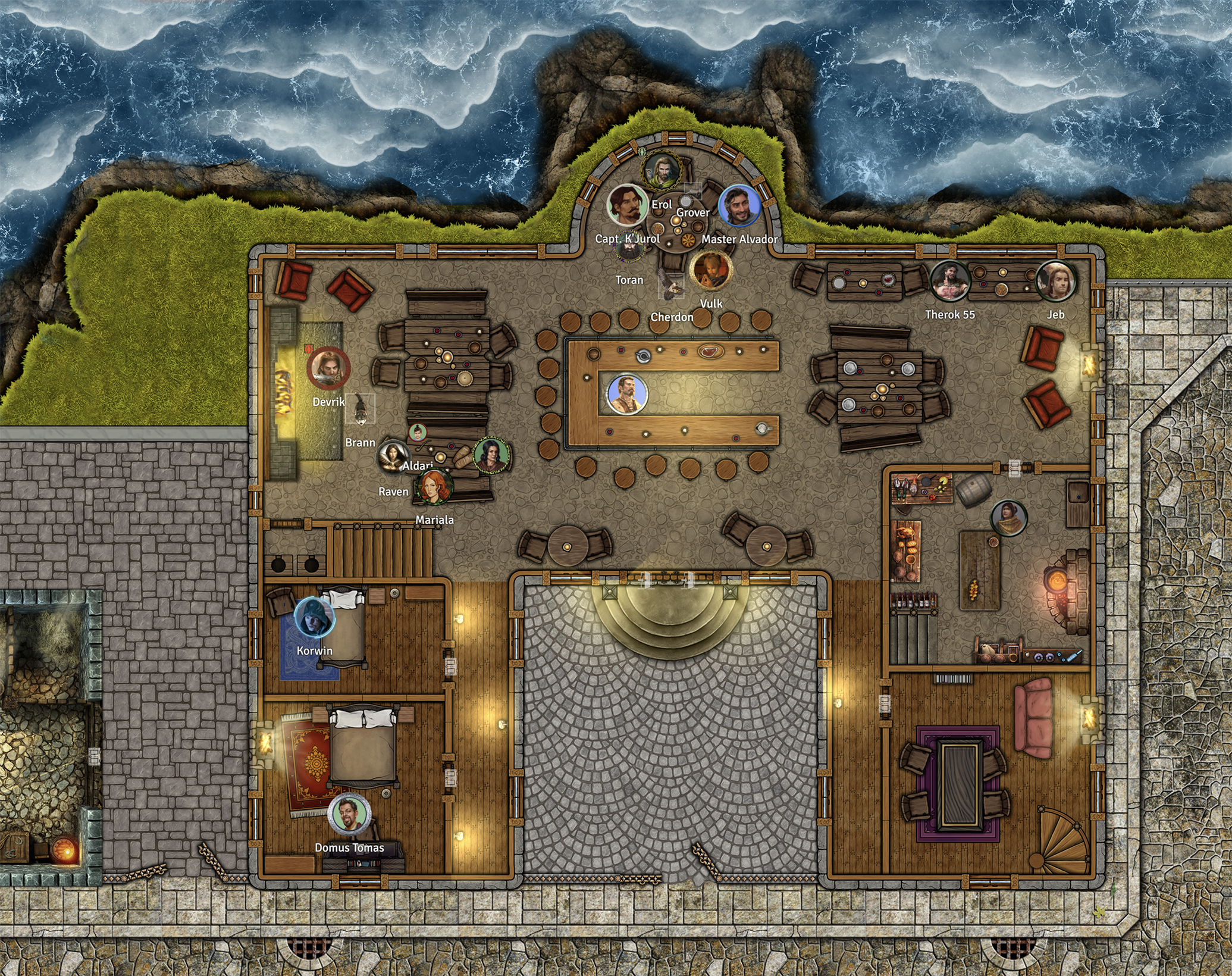Select the Master Alvador token
Viewport: 1232px width, 976px height.
(x=739, y=206)
